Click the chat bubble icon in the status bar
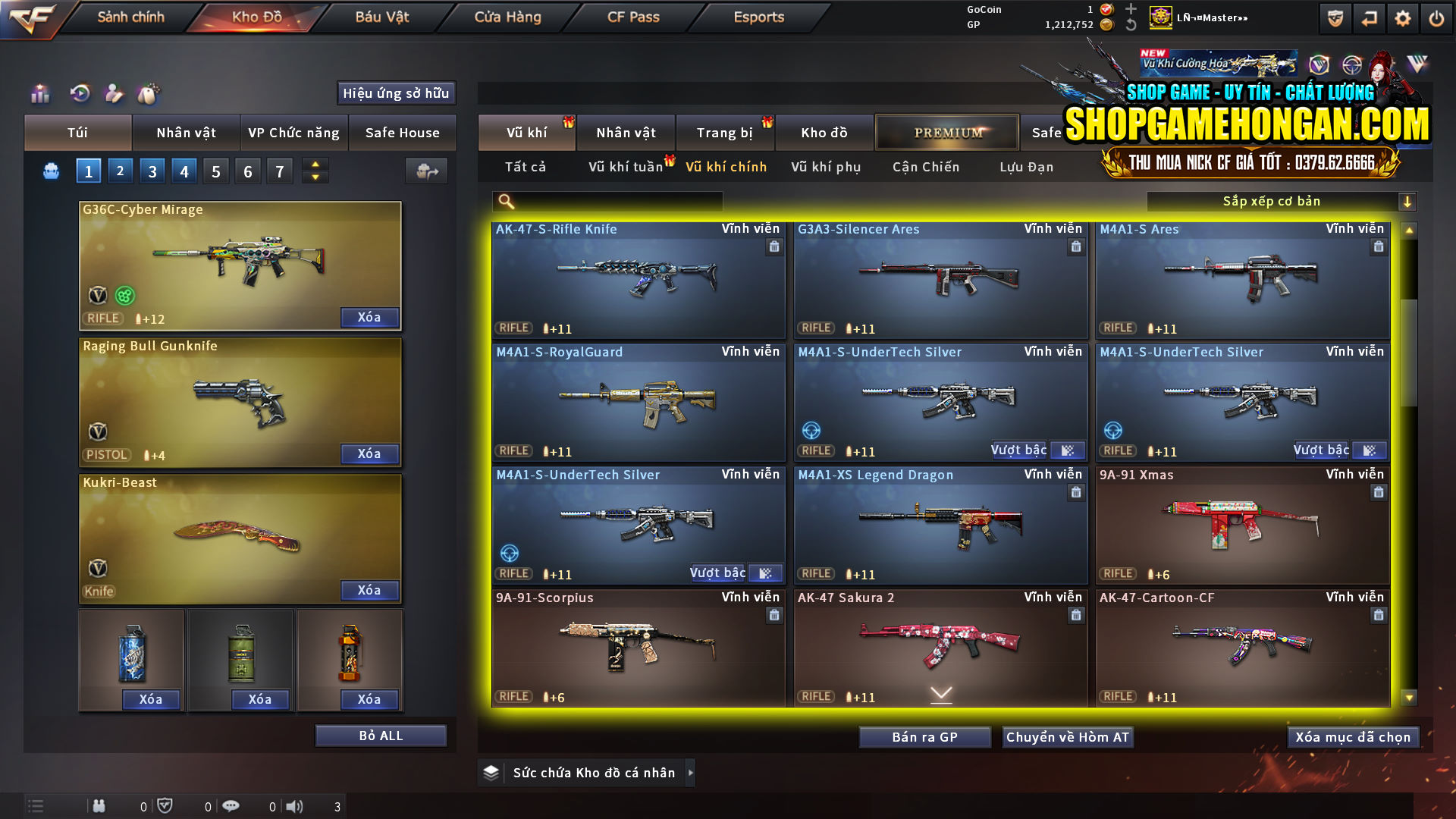The height and width of the screenshot is (819, 1456). point(231,806)
